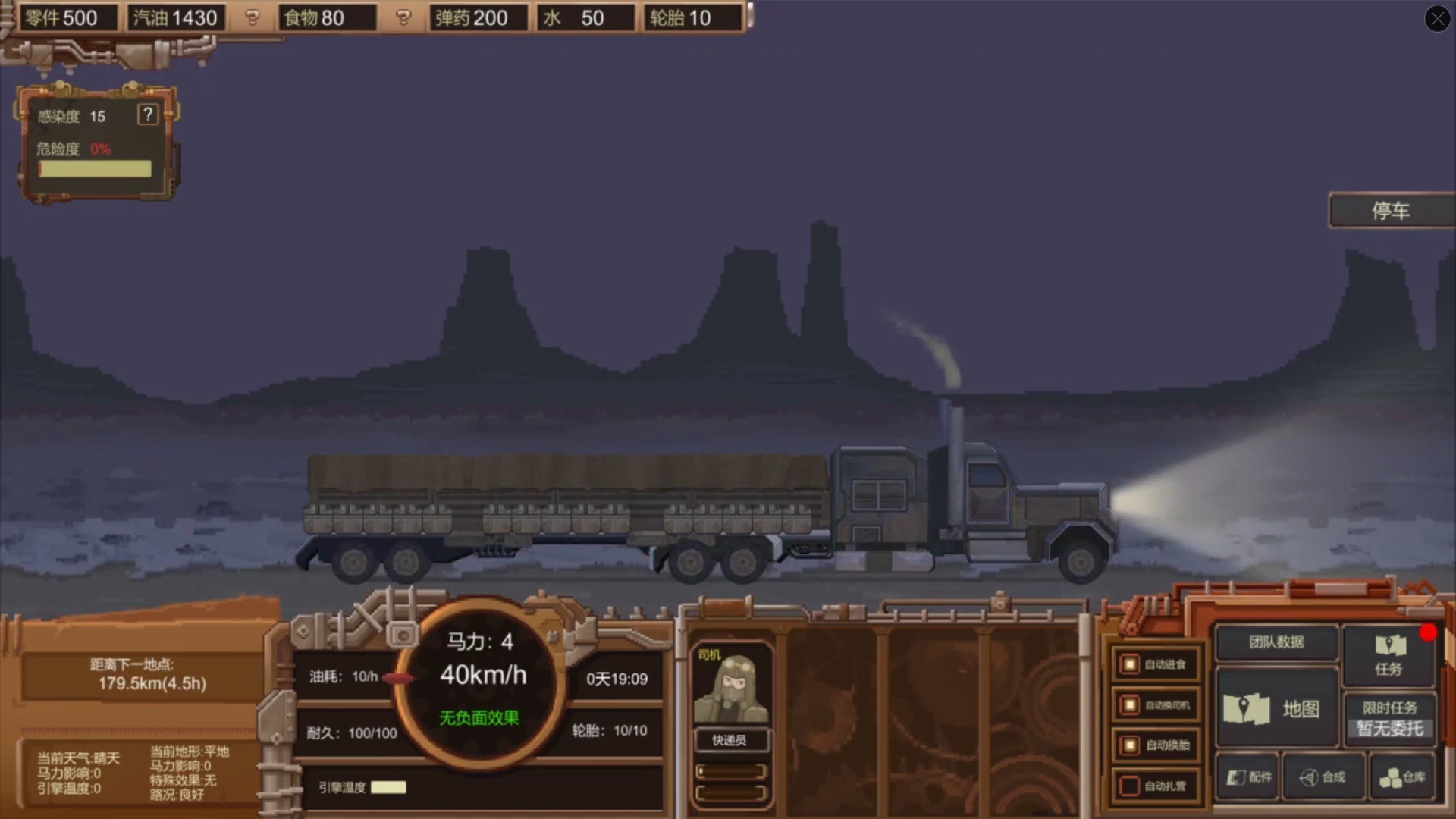
Task: Open the 合成 crafting menu
Action: click(1324, 777)
